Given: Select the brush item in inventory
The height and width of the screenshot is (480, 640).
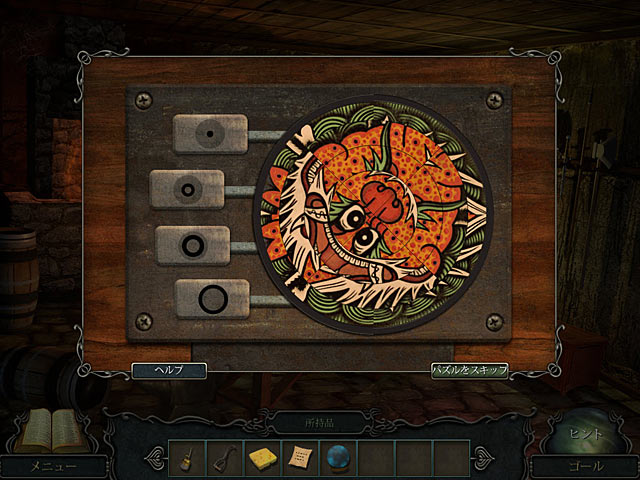Looking at the screenshot, I should click(x=187, y=457).
